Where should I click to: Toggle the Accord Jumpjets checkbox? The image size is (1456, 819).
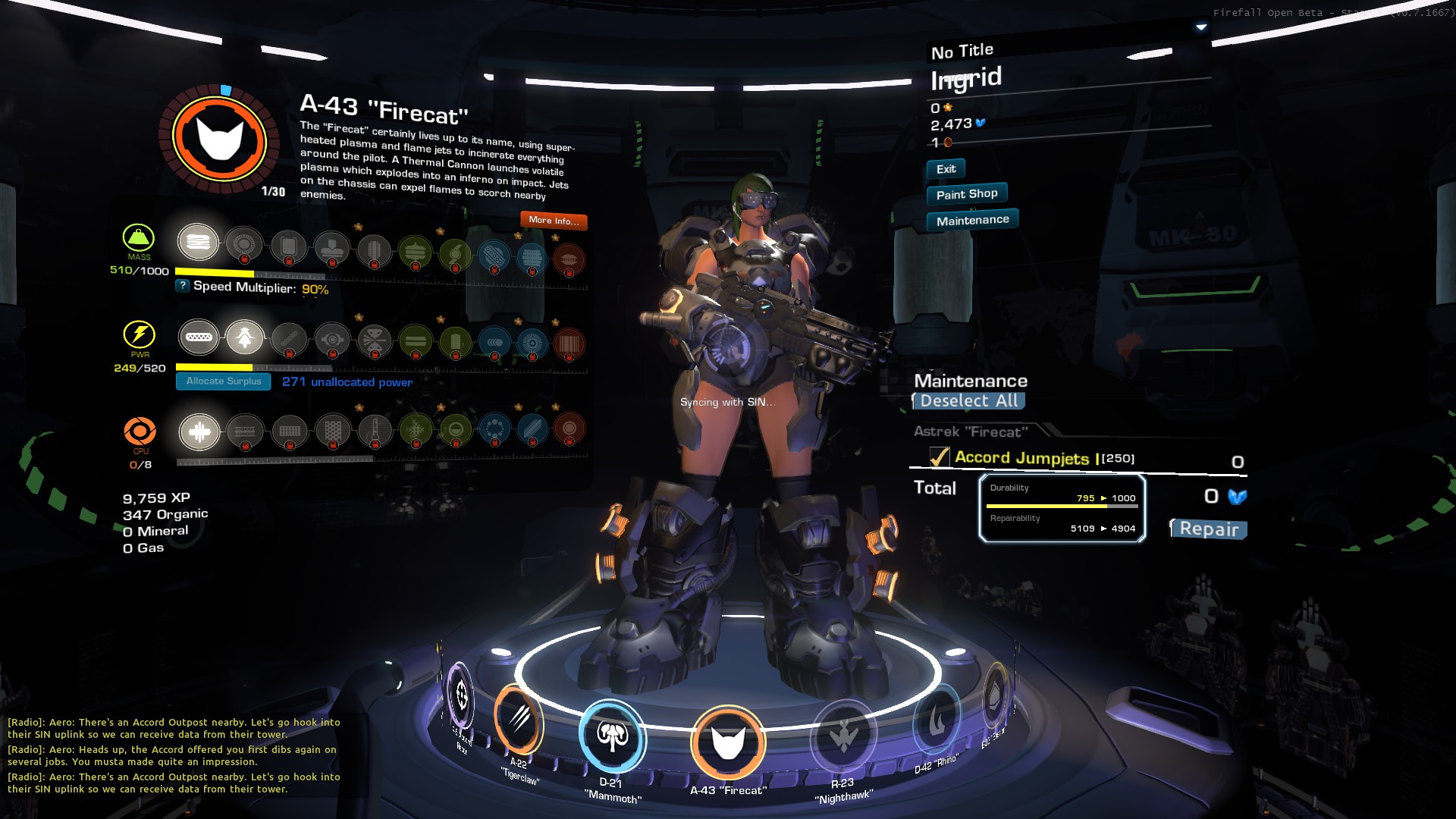(x=940, y=457)
